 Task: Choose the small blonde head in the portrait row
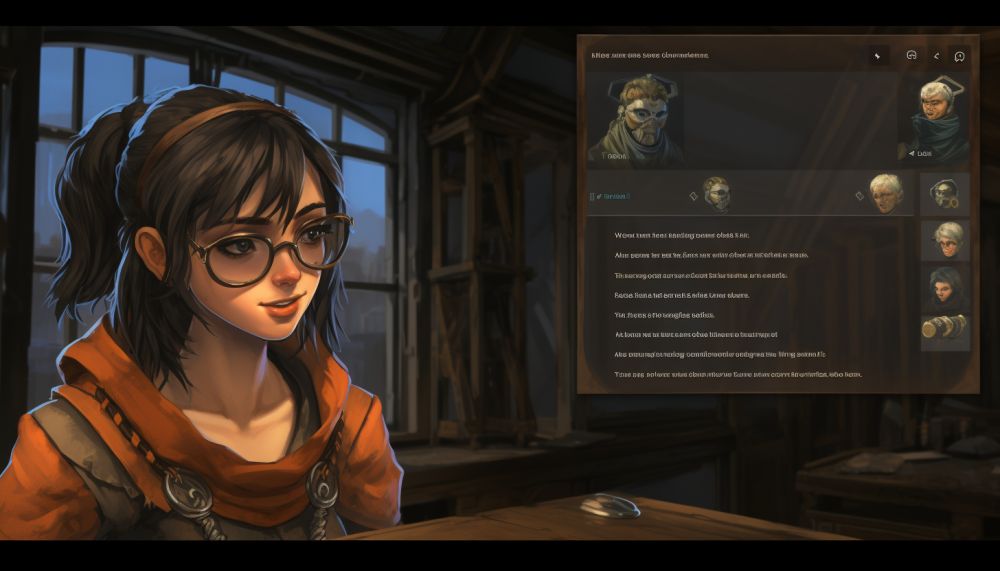pos(885,193)
